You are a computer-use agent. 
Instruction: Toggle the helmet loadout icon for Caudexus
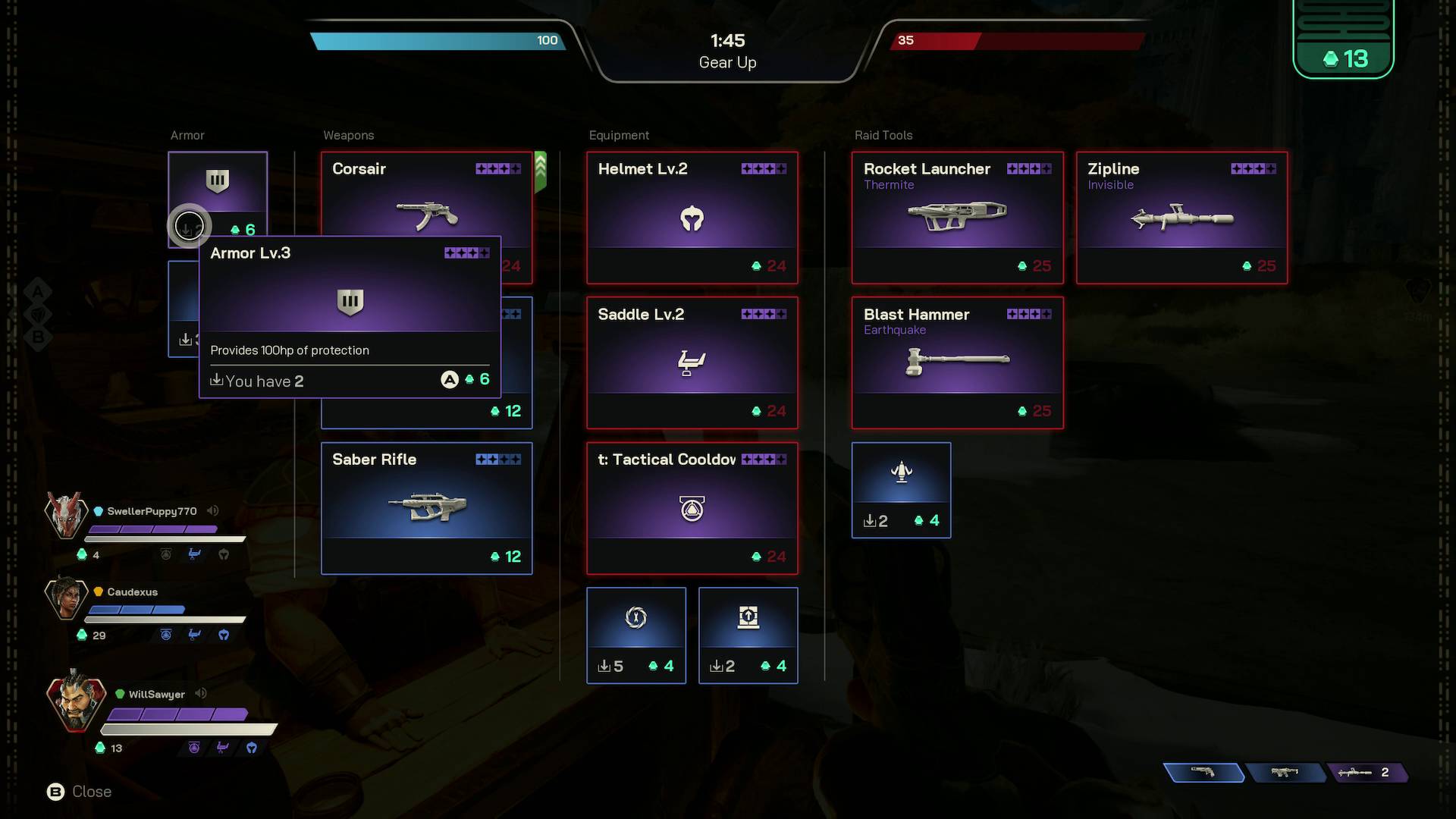click(x=224, y=635)
